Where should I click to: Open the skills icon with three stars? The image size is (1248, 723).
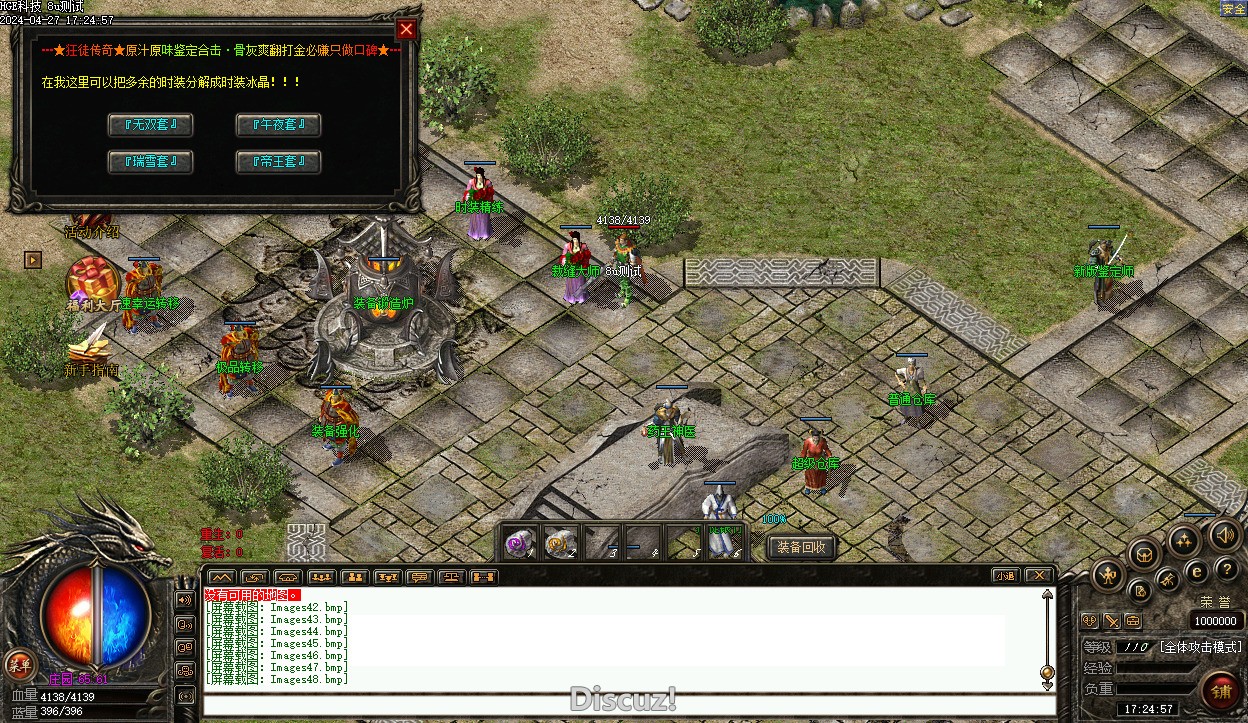pos(1185,541)
